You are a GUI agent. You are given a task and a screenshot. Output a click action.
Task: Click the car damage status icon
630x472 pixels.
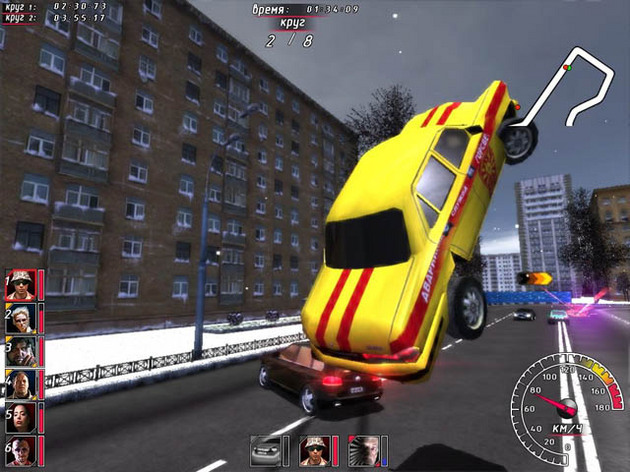[x=267, y=451]
